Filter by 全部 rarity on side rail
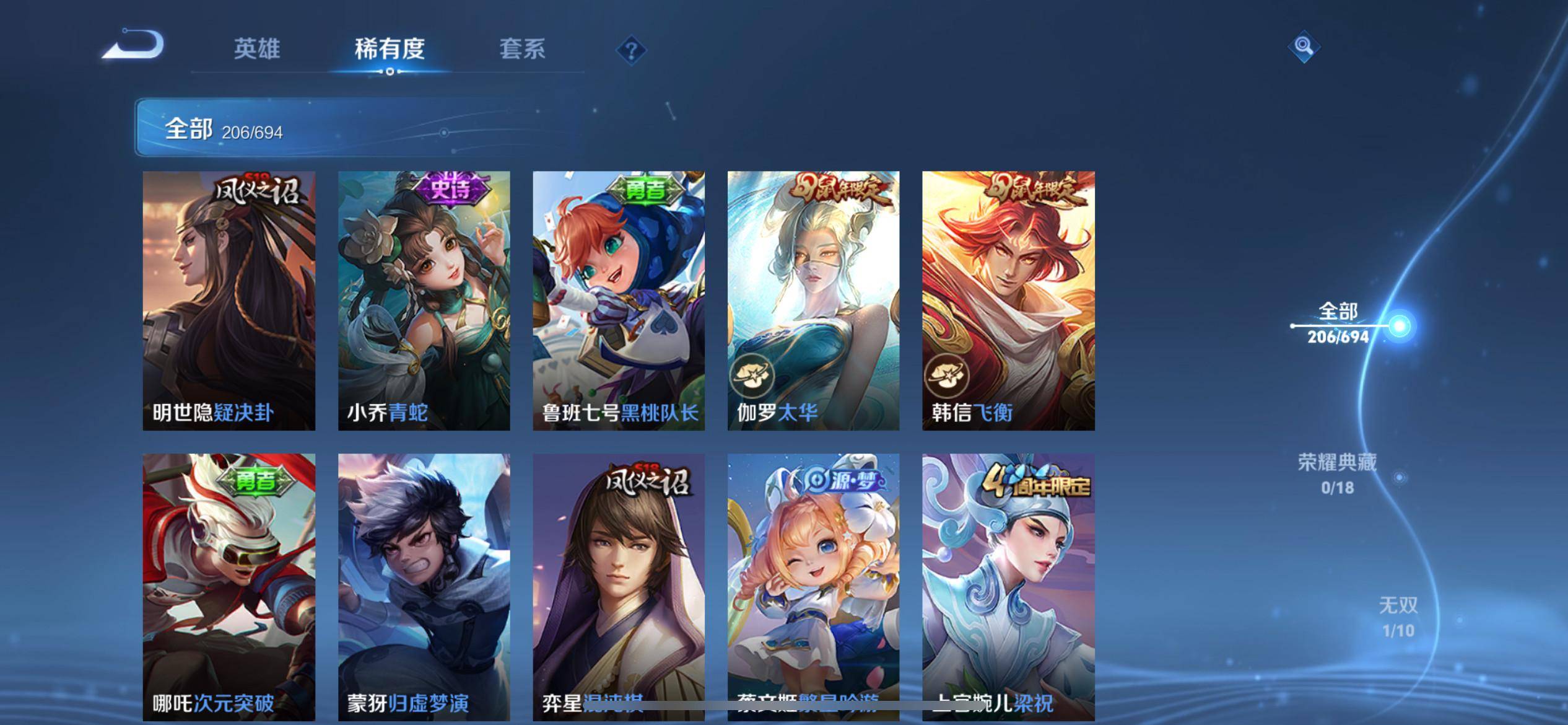This screenshot has height=725, width=1568. pyautogui.click(x=1338, y=323)
